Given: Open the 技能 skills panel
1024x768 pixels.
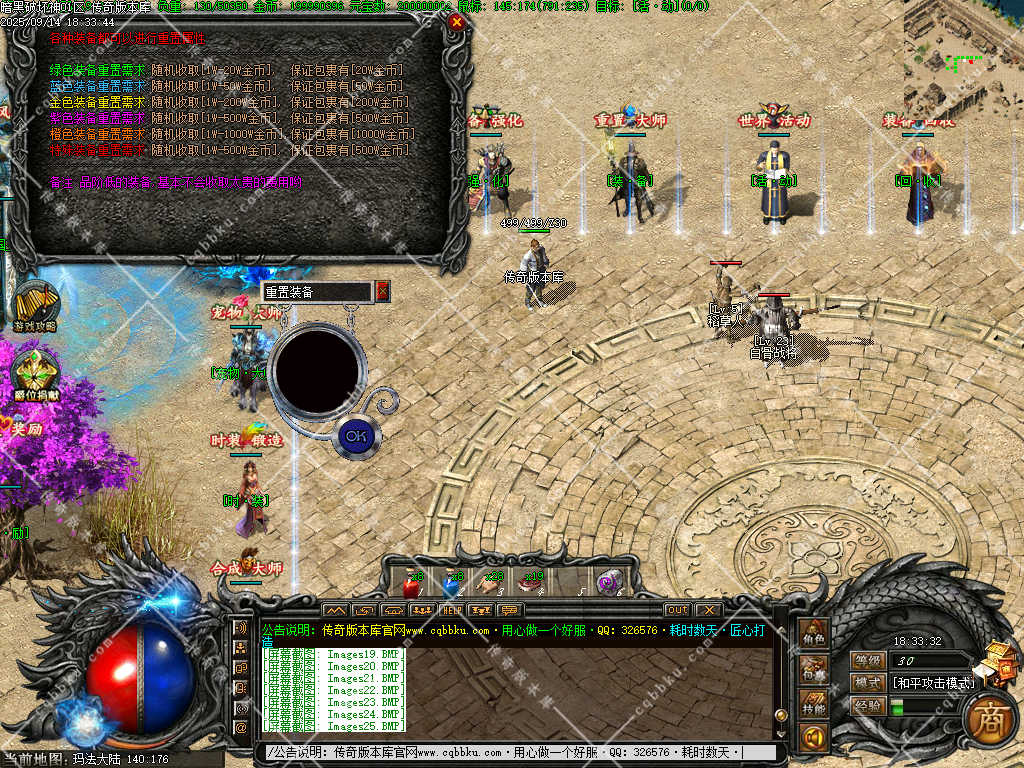Looking at the screenshot, I should 813,704.
